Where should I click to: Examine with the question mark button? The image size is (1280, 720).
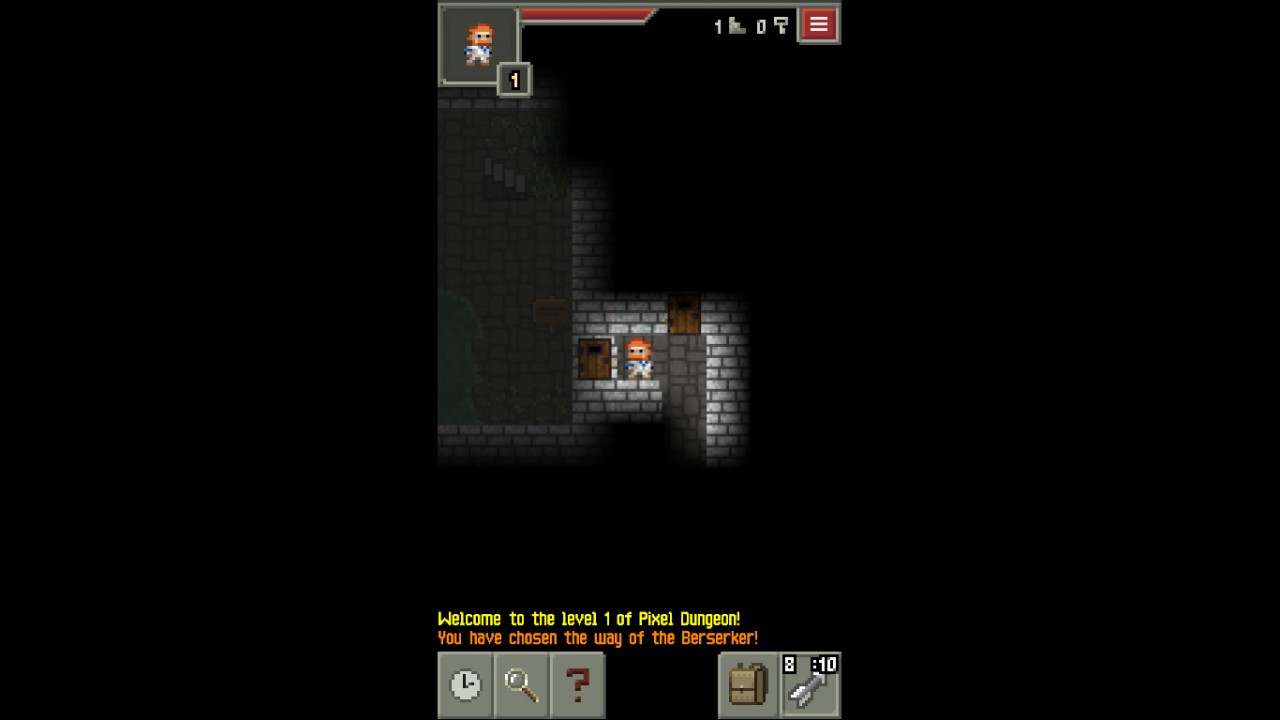[x=577, y=685]
